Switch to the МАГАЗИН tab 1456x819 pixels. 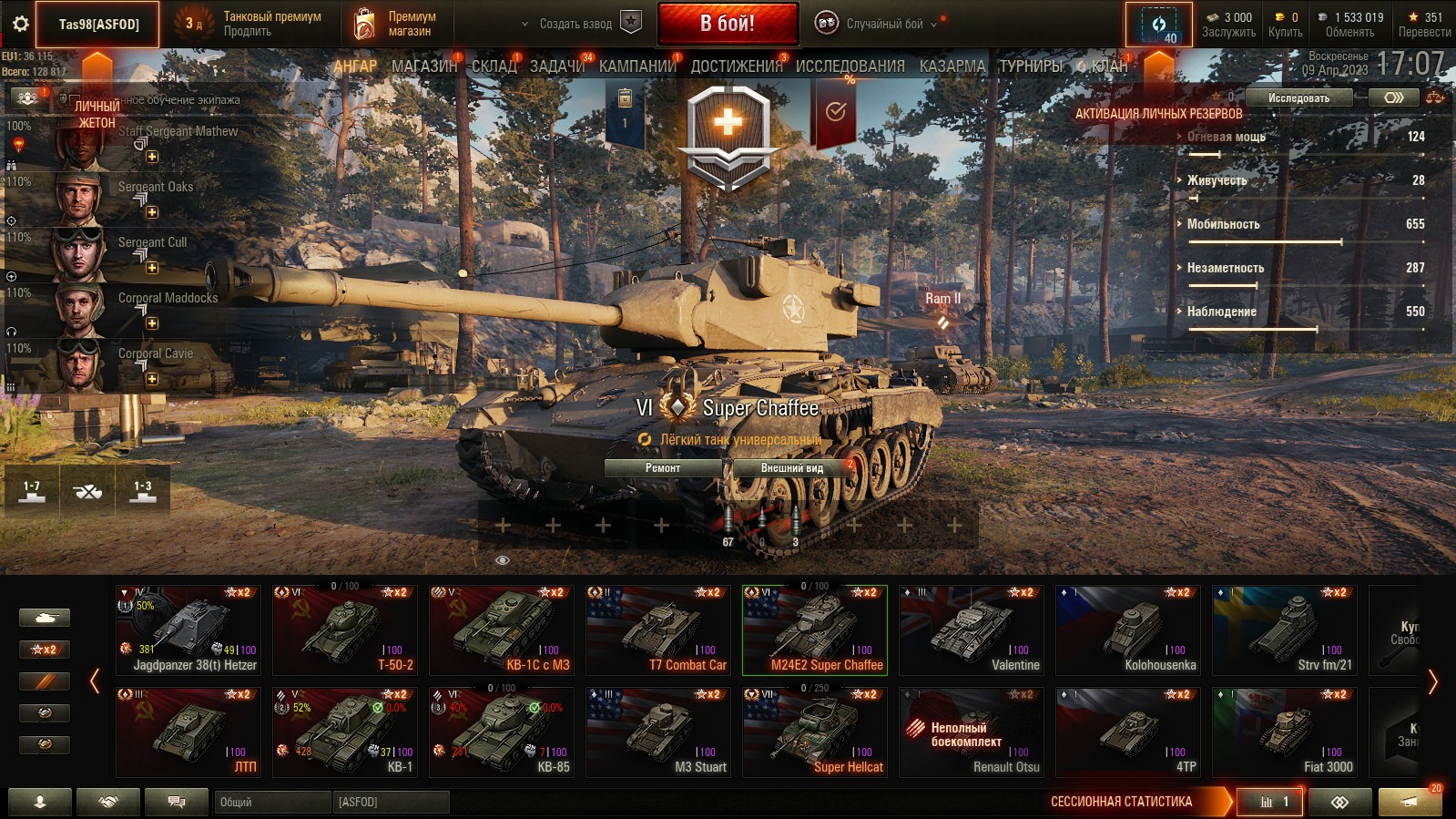click(x=423, y=66)
